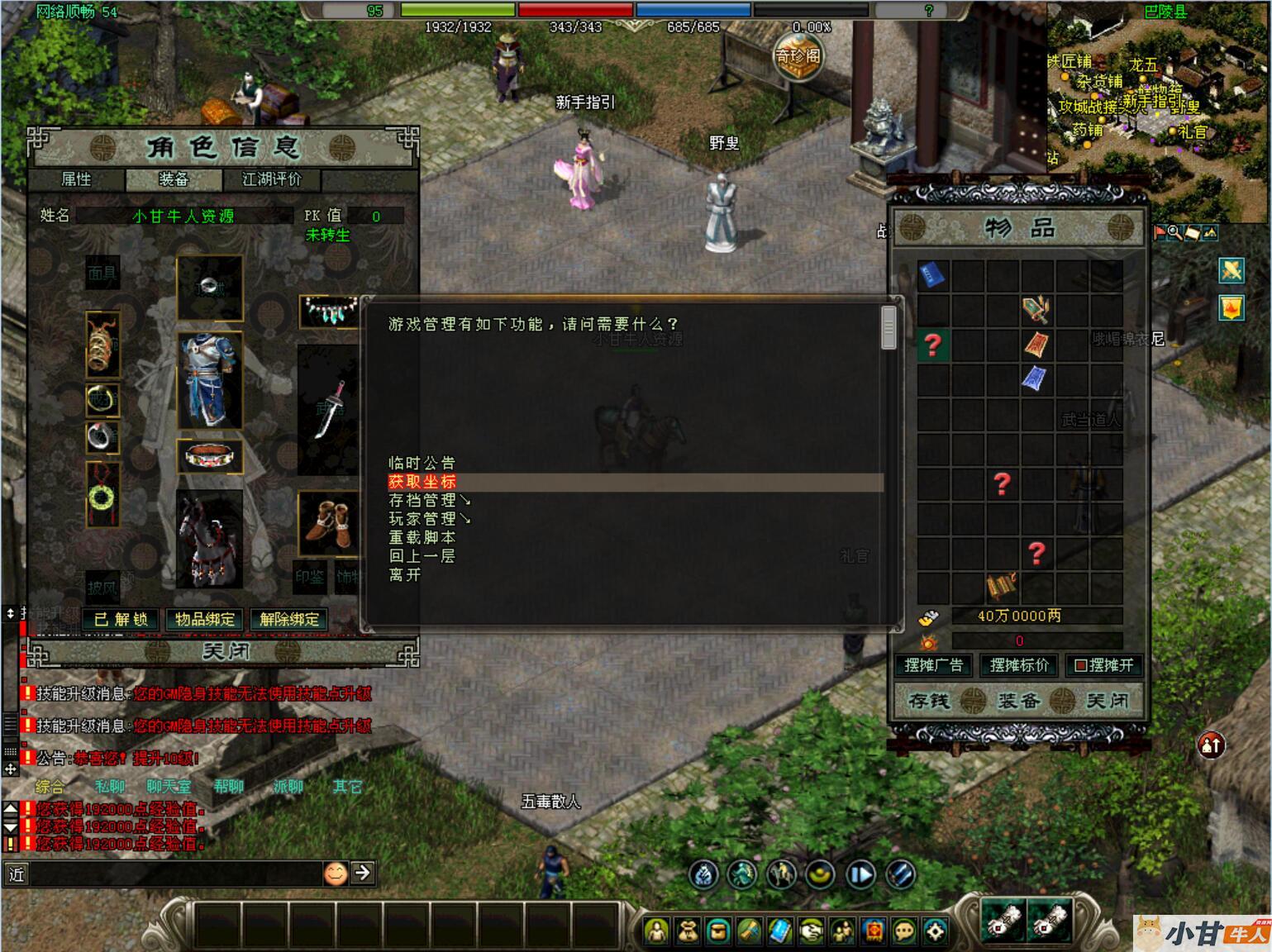Toggle the 摆摊开 stall checkbox
The width and height of the screenshot is (1272, 952).
point(1080,665)
